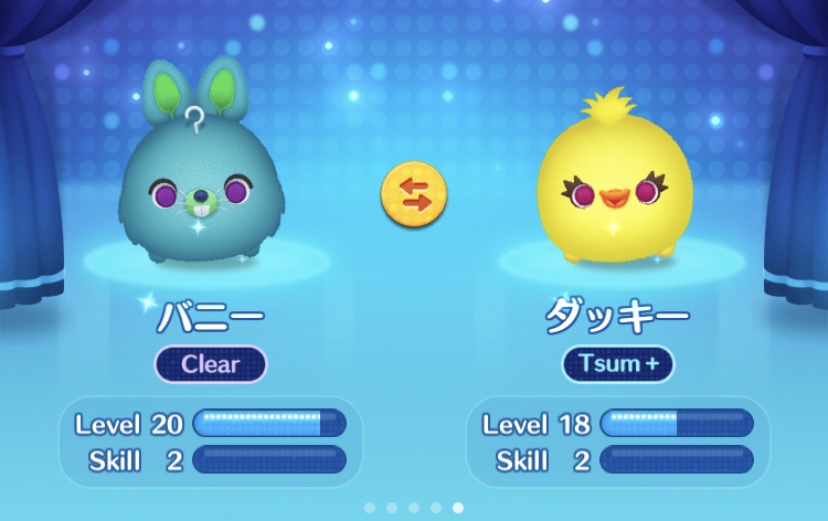The height and width of the screenshot is (521, 828).
Task: Jump to the first page dot
Action: click(x=370, y=508)
